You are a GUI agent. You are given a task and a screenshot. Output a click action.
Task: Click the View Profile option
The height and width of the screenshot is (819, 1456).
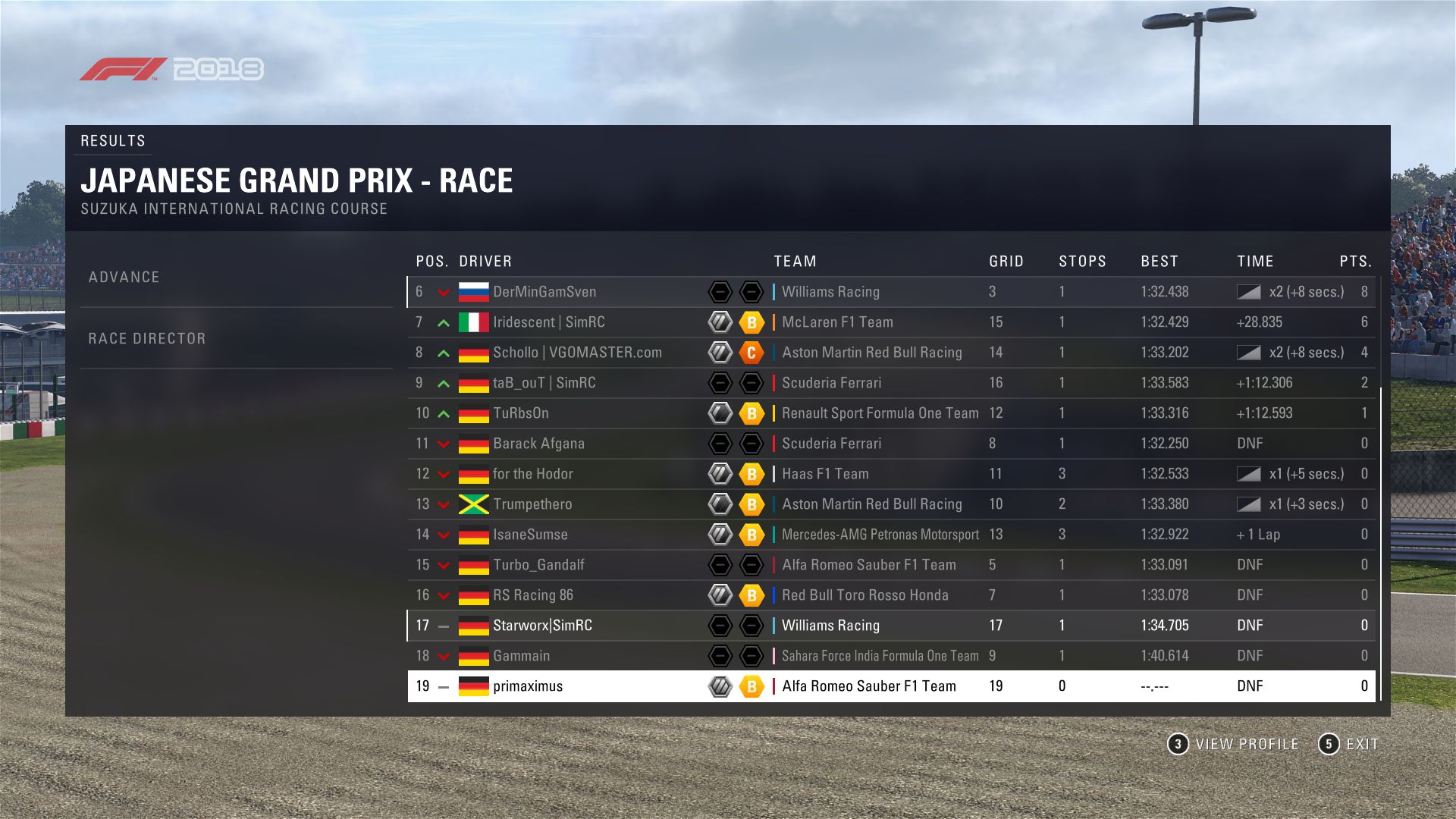coord(1233,744)
